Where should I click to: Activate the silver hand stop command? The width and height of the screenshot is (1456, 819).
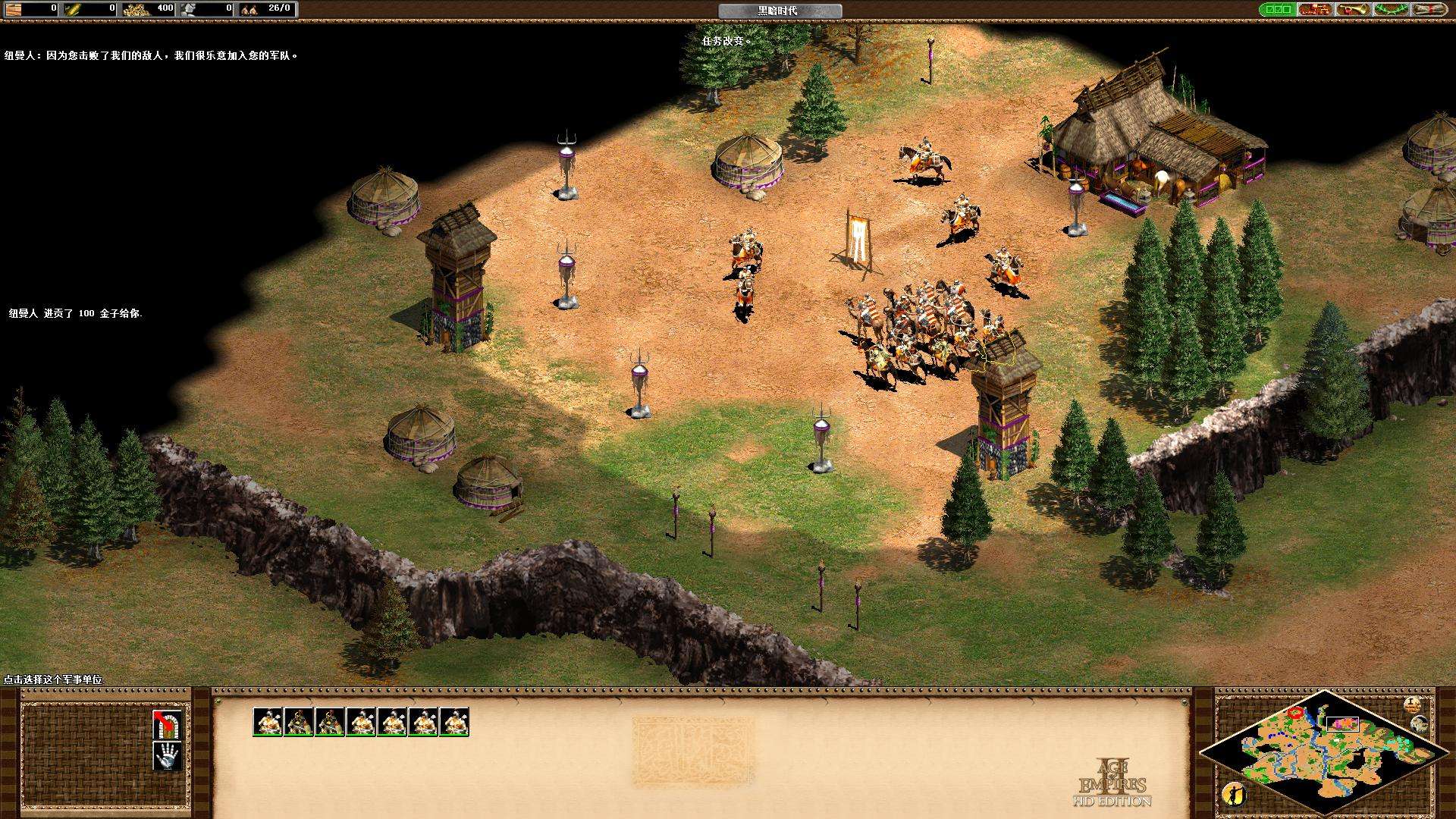coord(167,755)
